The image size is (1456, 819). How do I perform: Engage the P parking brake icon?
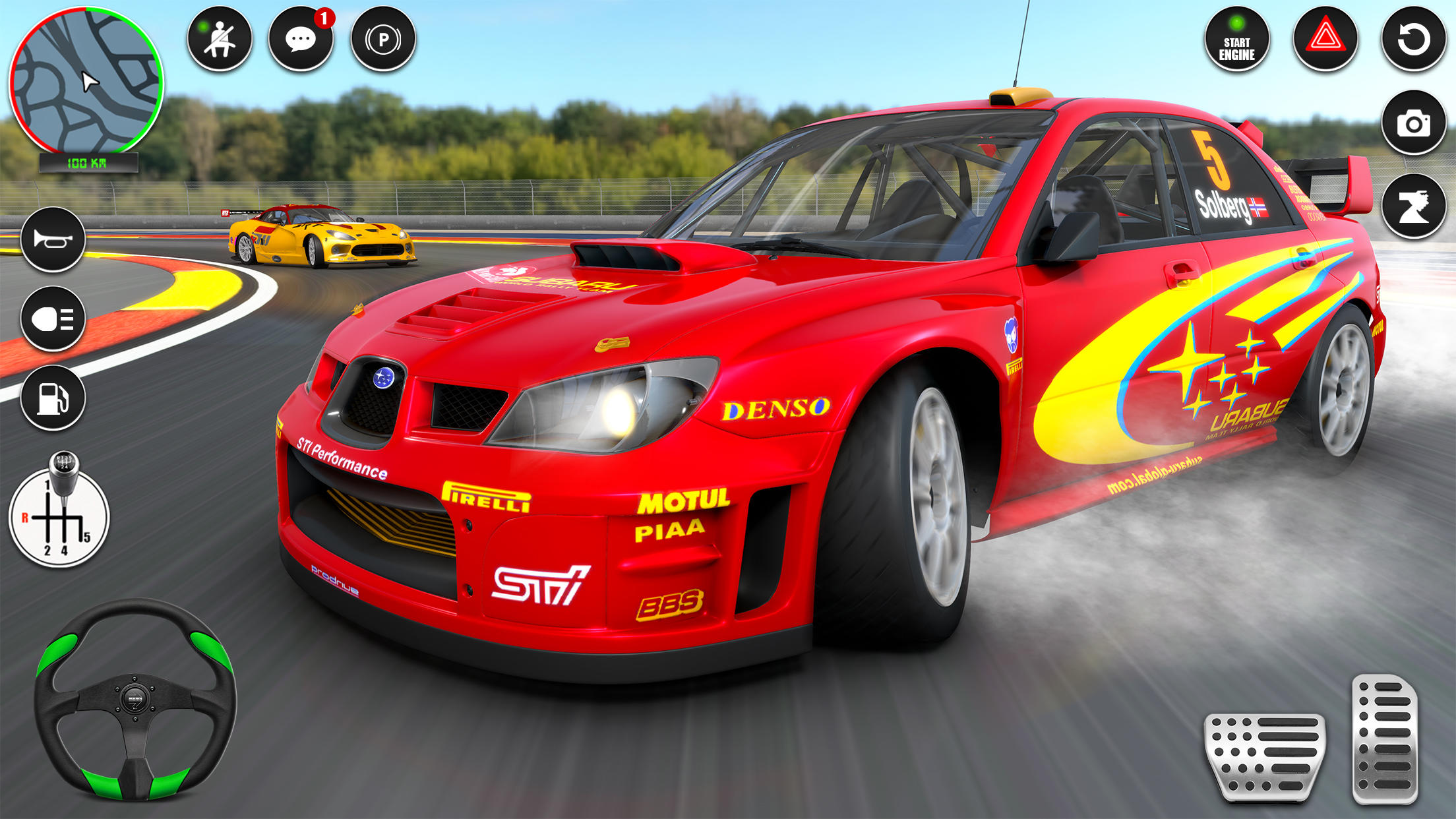click(382, 41)
